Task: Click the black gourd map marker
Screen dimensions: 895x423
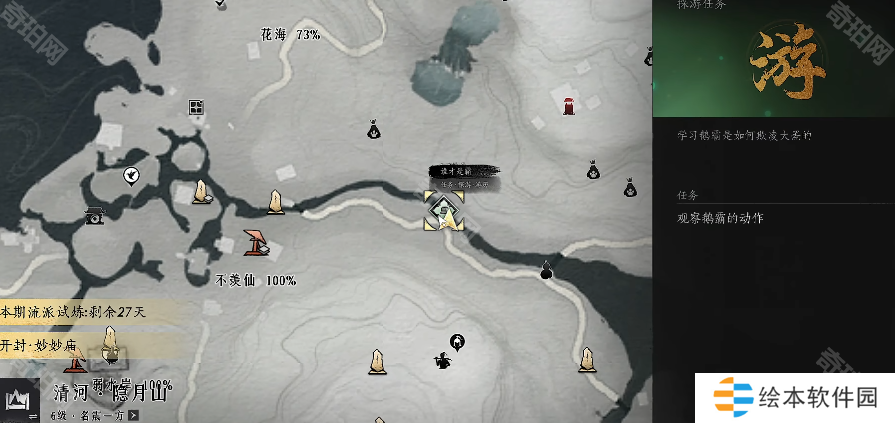Action: click(546, 269)
